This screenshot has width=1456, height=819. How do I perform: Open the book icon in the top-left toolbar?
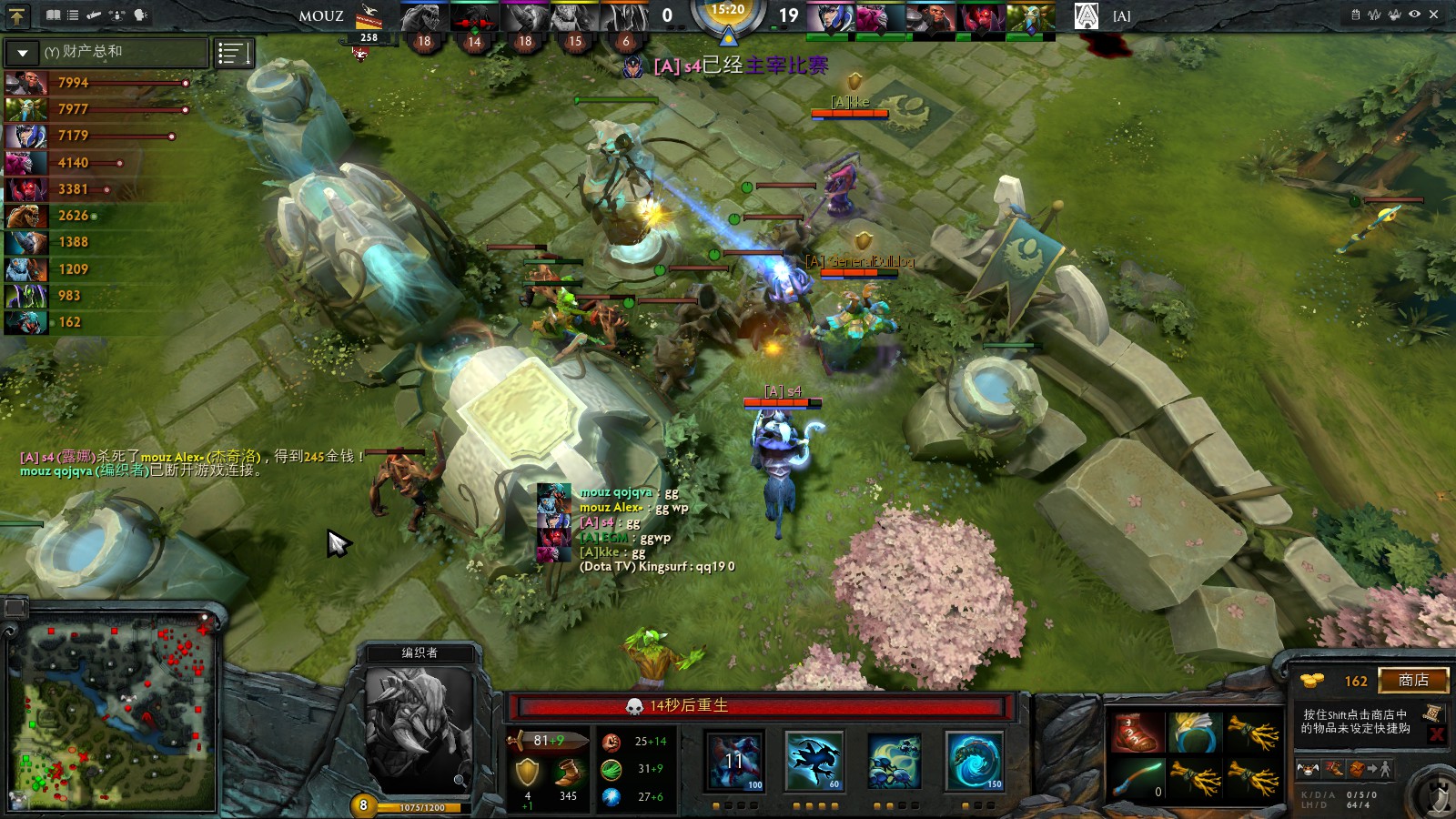[x=53, y=15]
